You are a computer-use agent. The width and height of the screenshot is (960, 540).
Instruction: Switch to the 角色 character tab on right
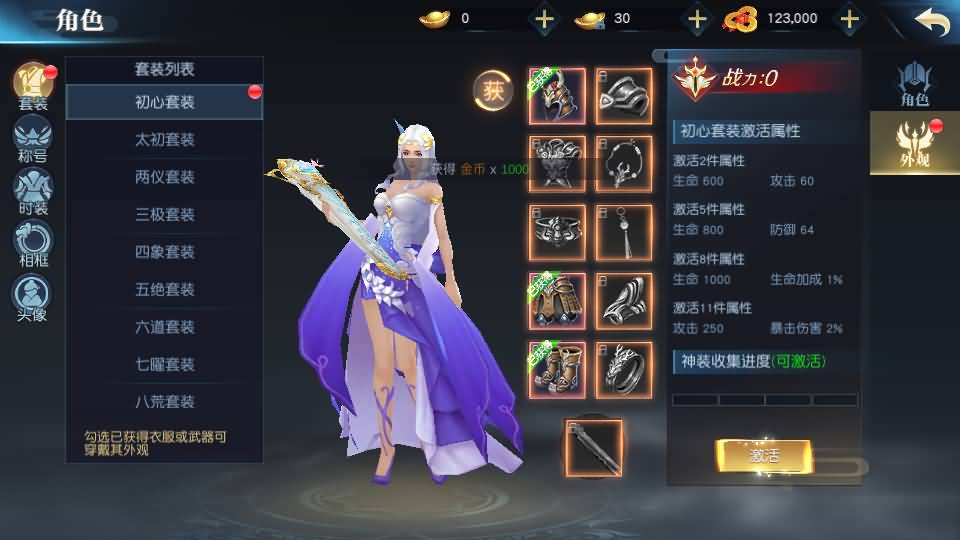coord(914,84)
